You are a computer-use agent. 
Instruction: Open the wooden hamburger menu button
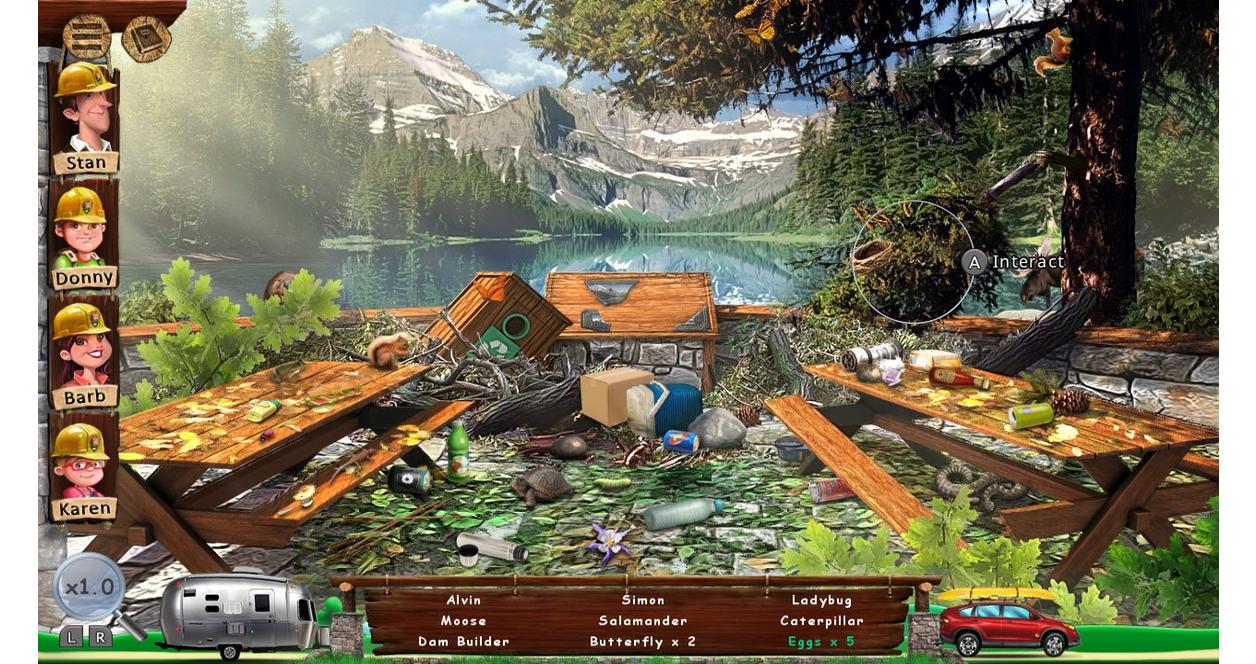coord(86,36)
